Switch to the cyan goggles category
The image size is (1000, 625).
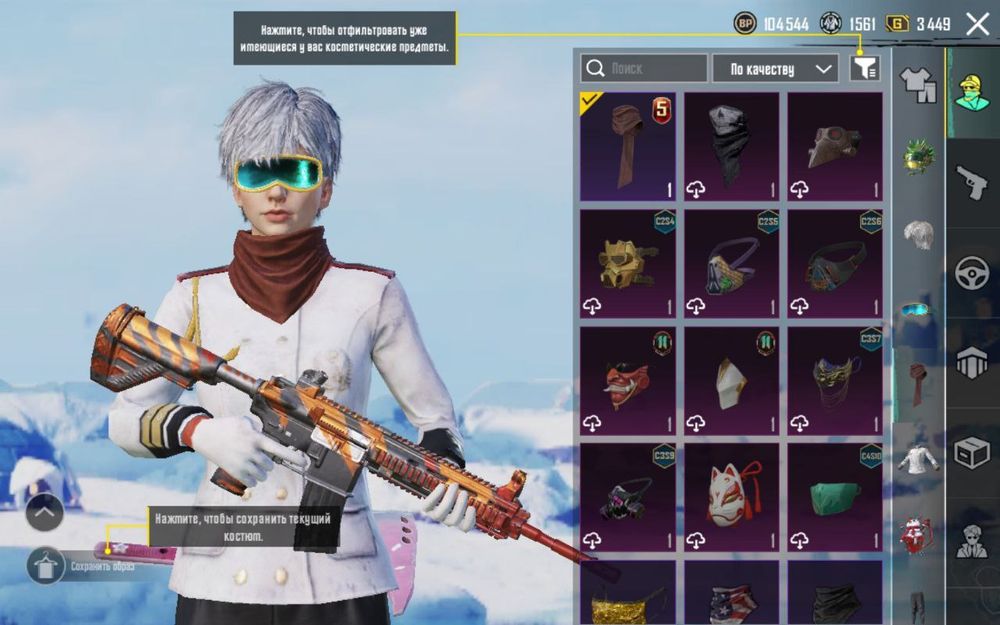[x=917, y=310]
